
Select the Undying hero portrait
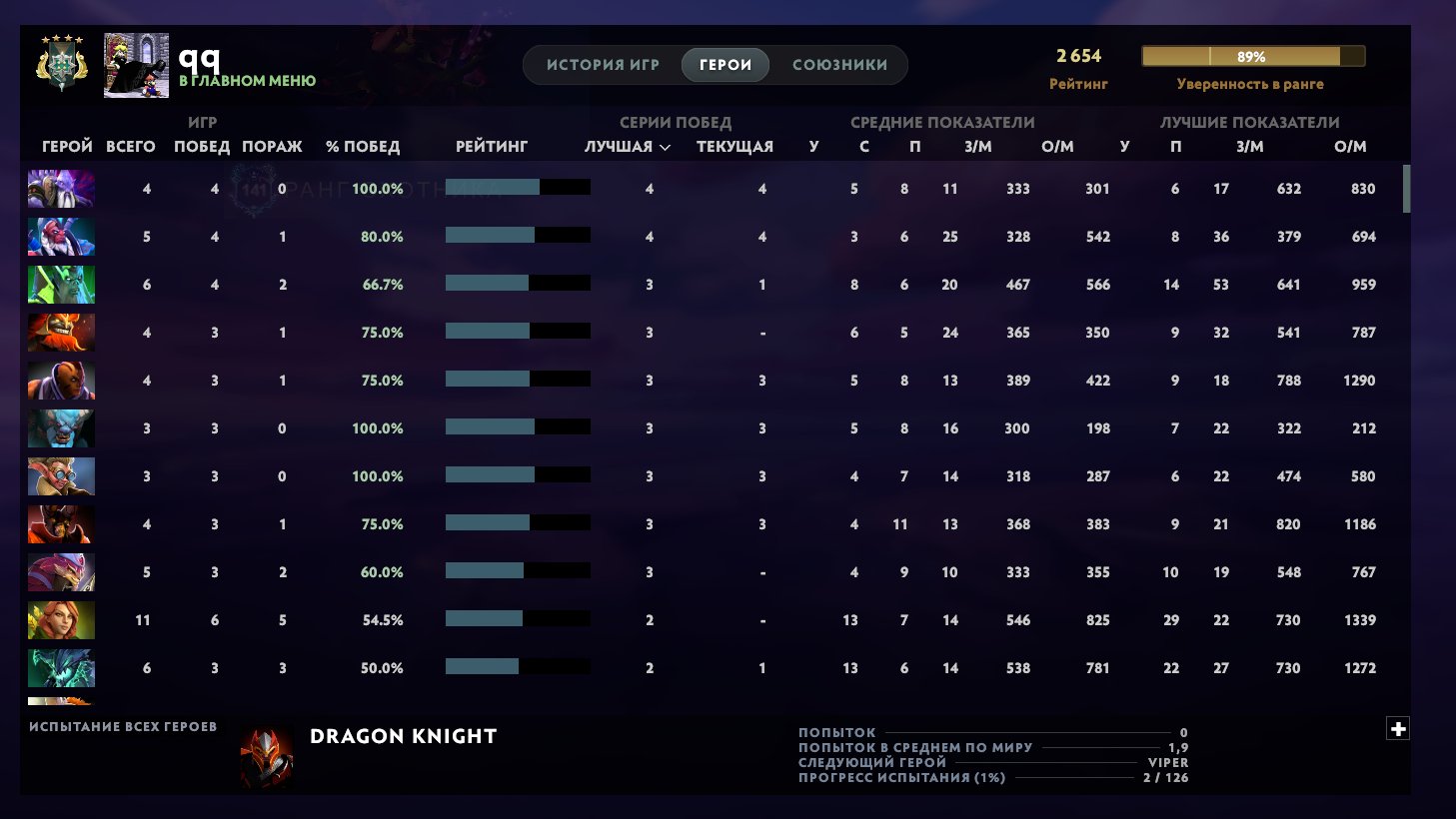[60, 284]
